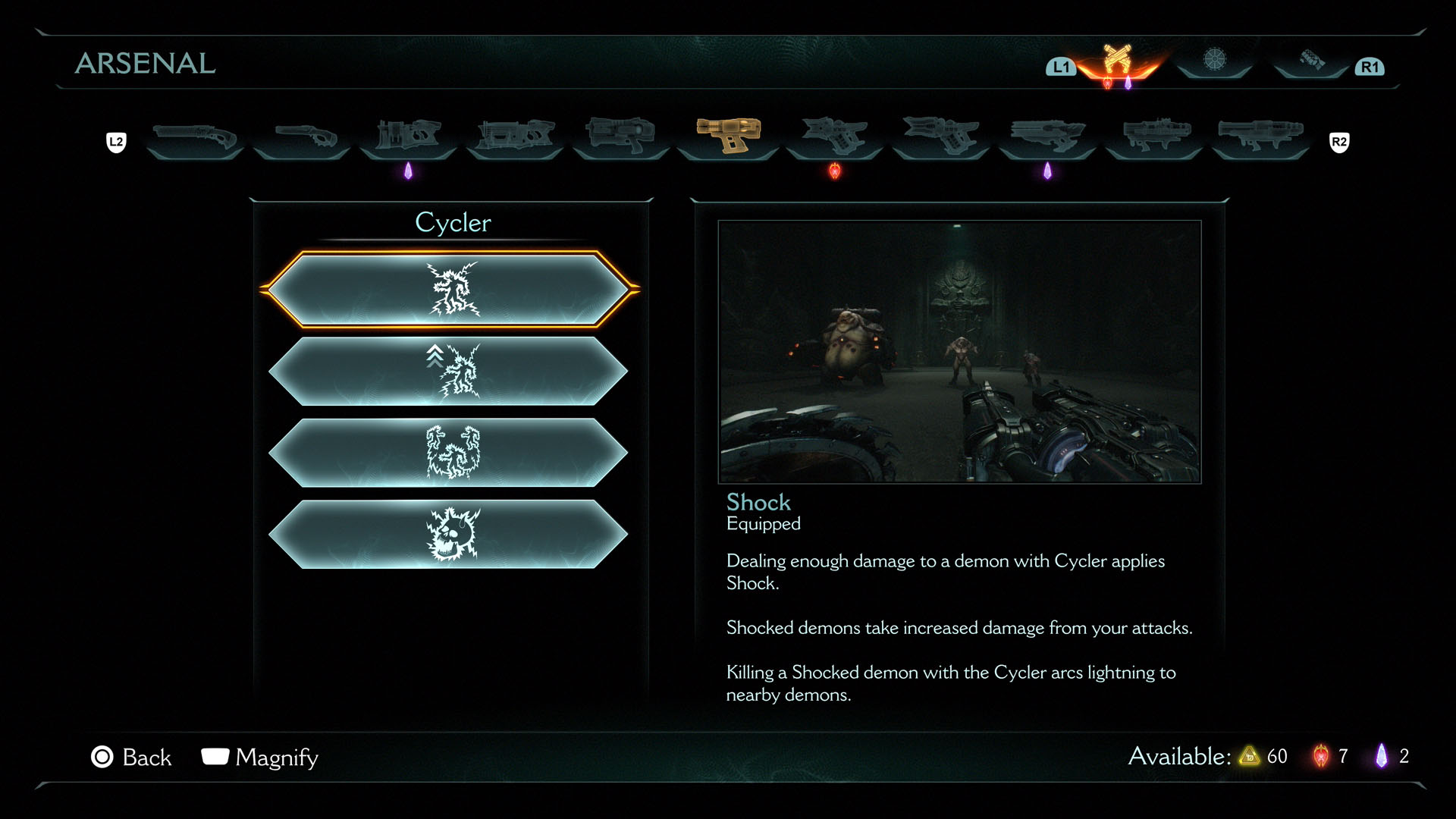Click the highlighted gold Cycler weapon
The image size is (1456, 819).
click(728, 136)
